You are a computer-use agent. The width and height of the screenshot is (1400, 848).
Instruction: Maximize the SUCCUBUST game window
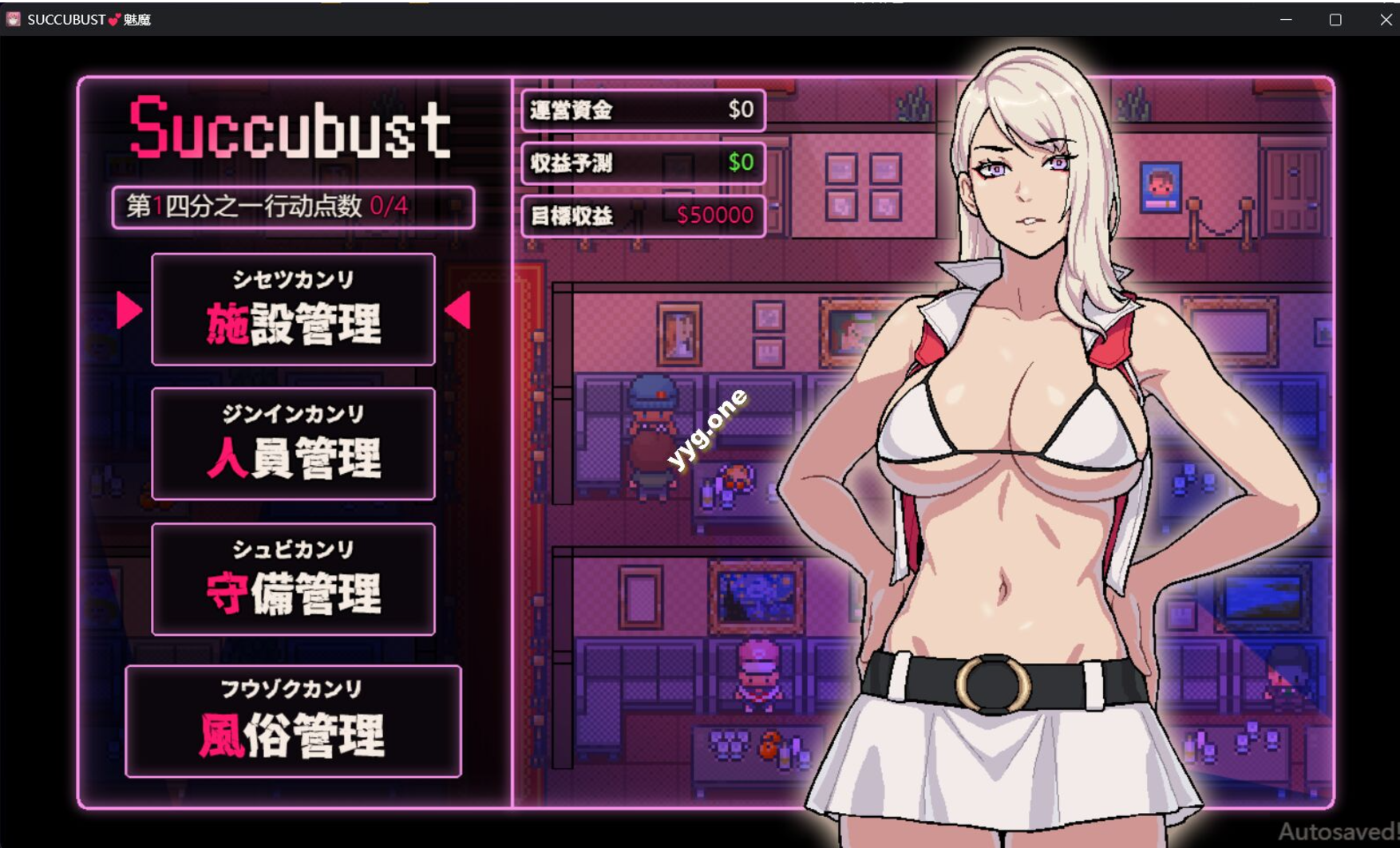[x=1335, y=18]
